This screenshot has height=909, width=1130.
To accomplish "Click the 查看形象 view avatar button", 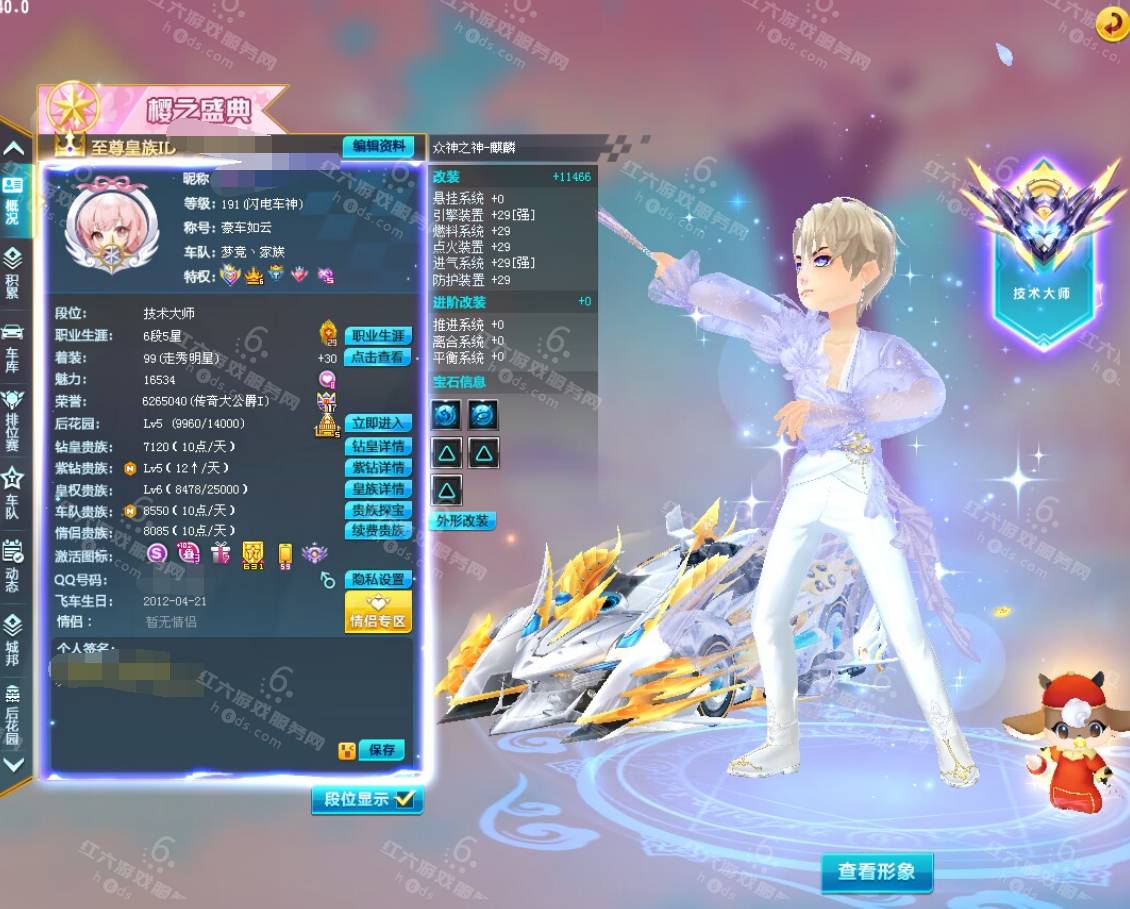I will pyautogui.click(x=876, y=871).
